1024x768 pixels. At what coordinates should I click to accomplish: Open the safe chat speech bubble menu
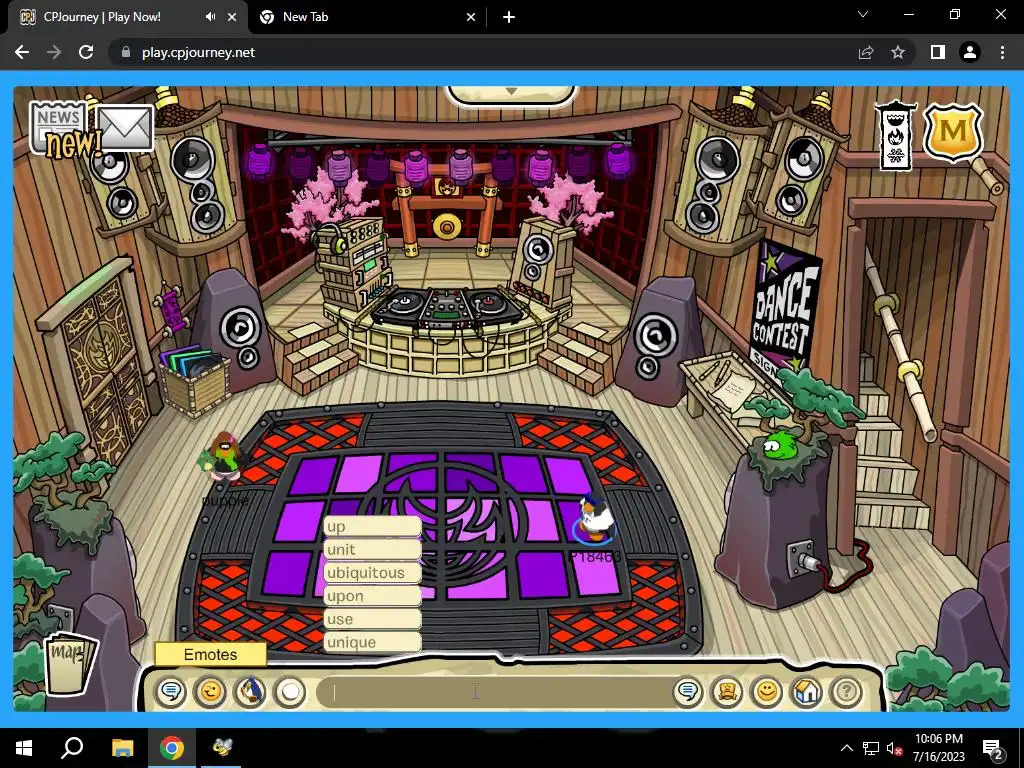[x=171, y=691]
